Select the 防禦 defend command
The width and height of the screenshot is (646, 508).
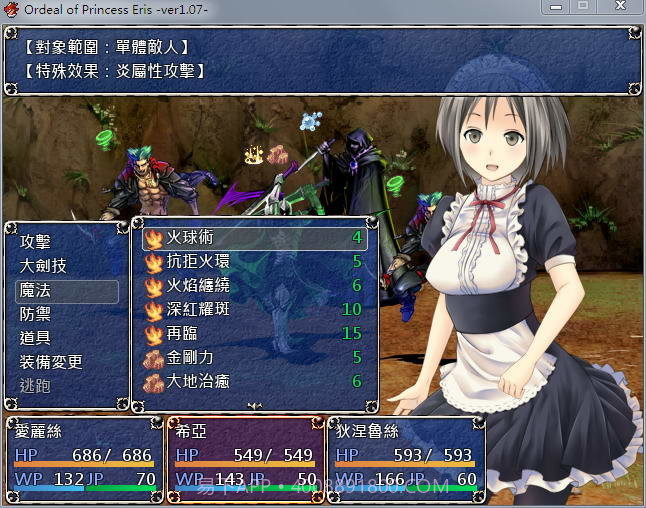36,314
